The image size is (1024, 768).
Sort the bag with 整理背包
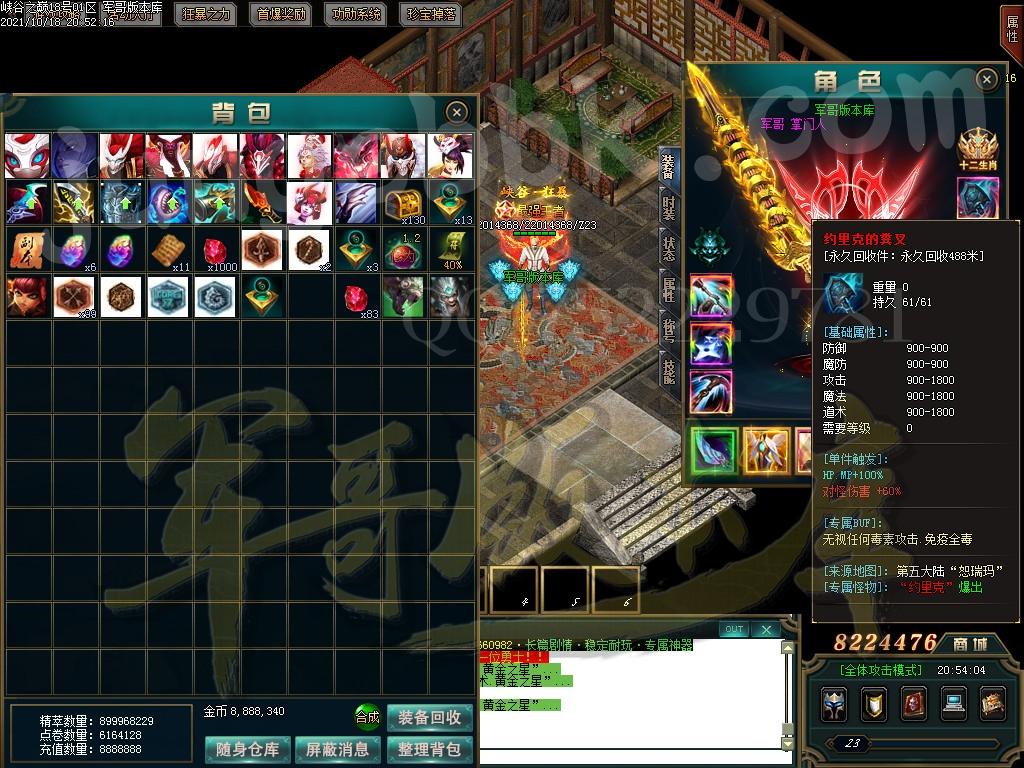pos(429,749)
